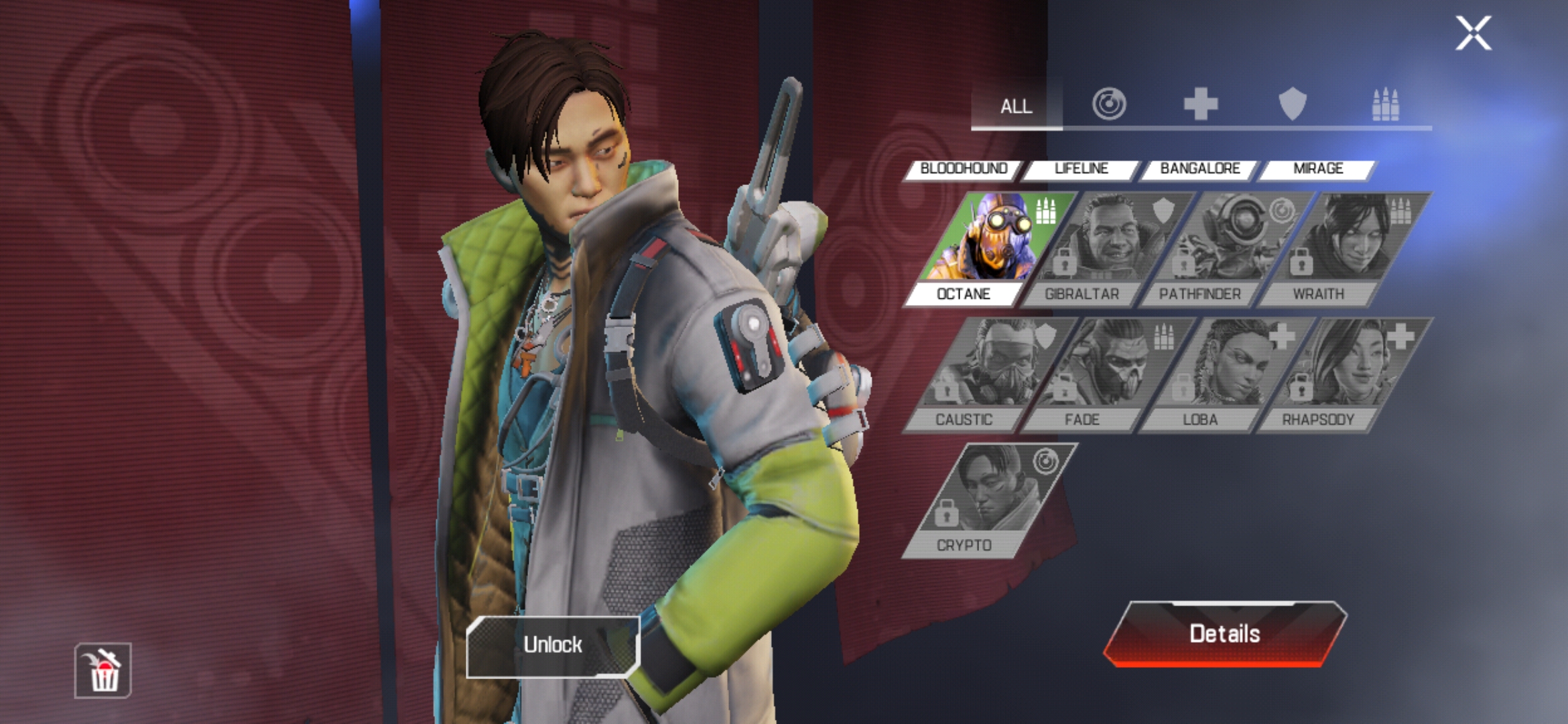Filter legends by offensive bullets icon

point(1385,105)
